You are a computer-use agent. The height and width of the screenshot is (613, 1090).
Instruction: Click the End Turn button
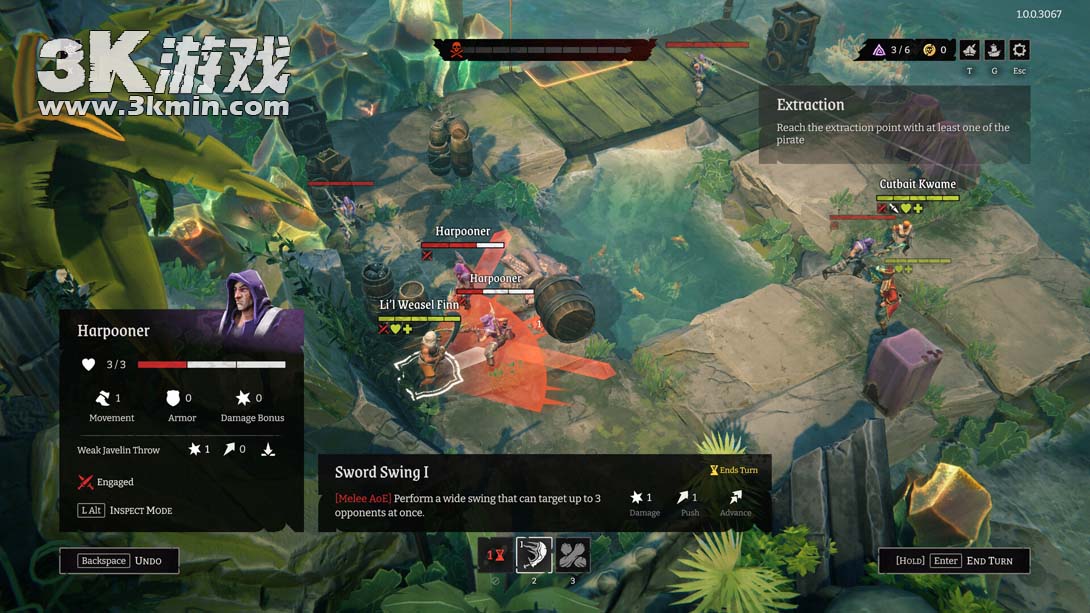click(x=954, y=561)
